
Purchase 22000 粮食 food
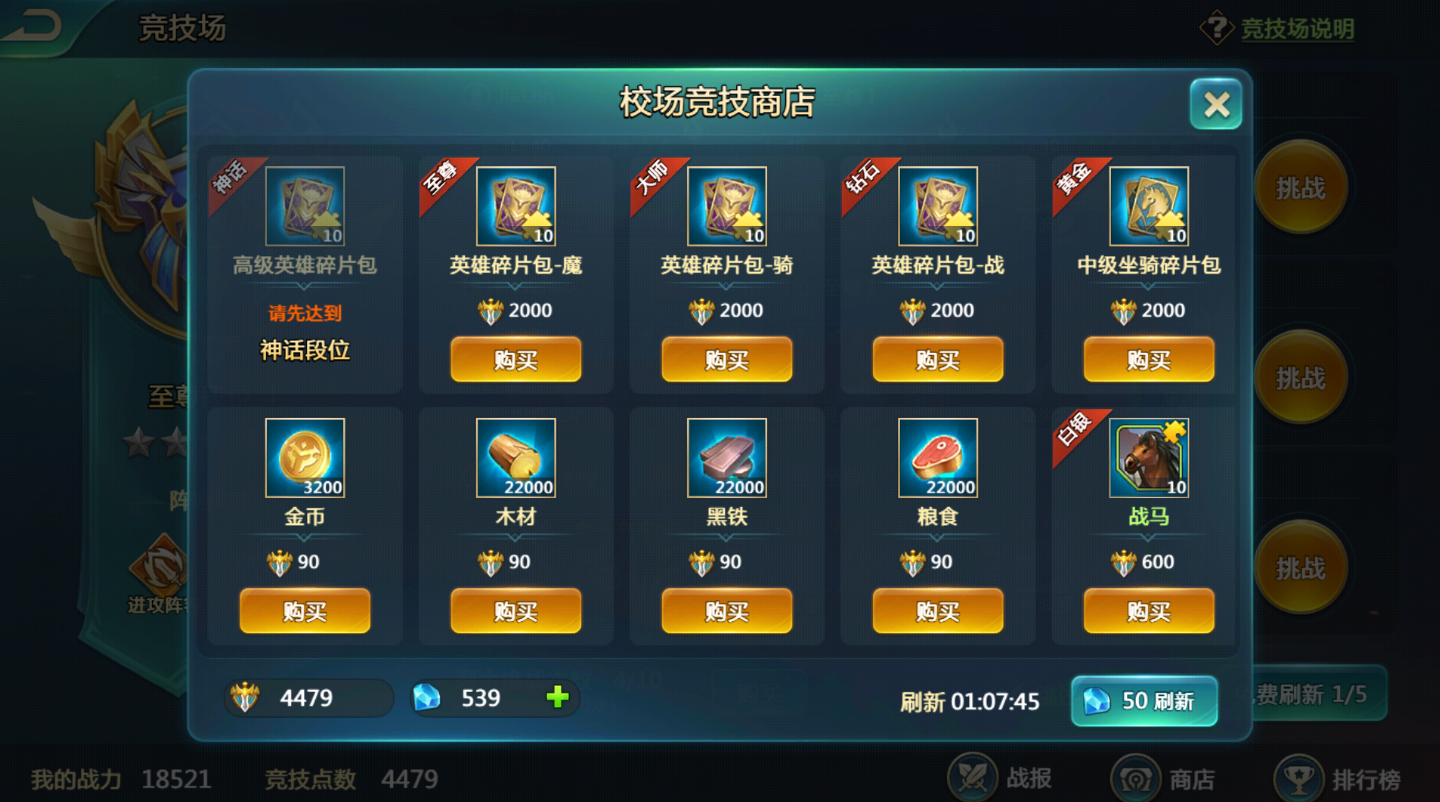click(x=938, y=610)
